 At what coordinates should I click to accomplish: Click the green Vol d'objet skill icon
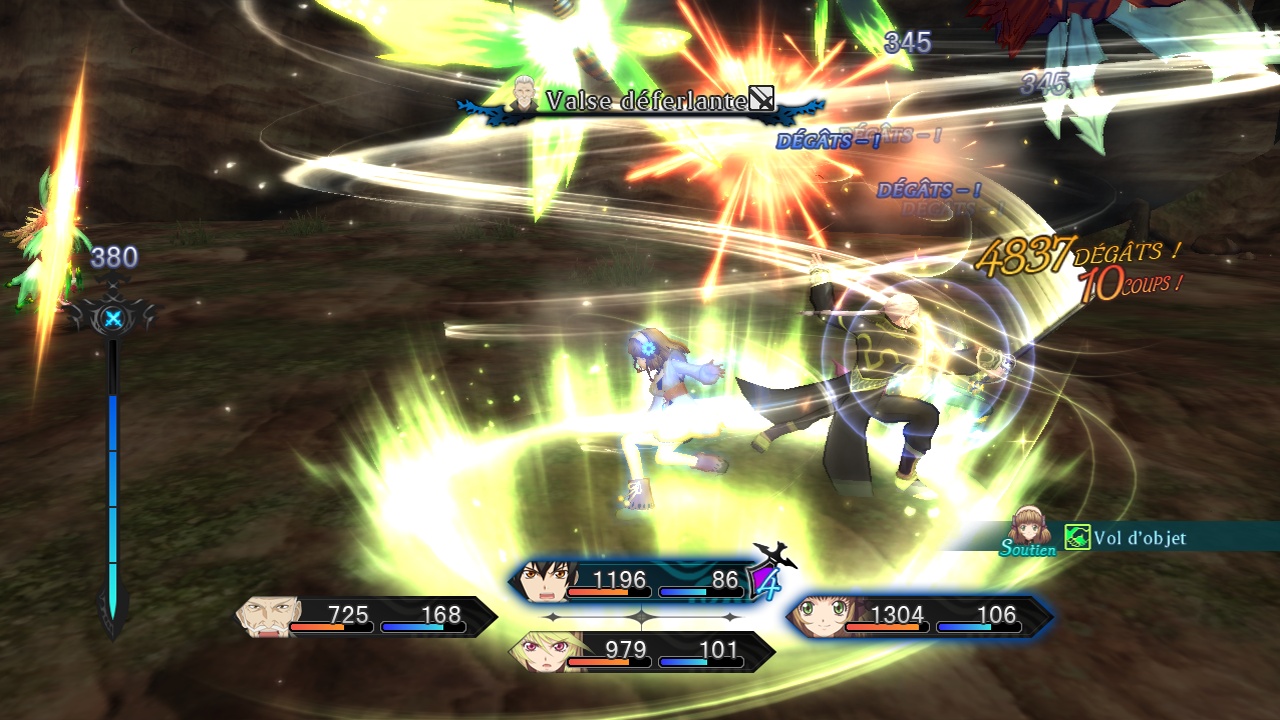[1077, 538]
